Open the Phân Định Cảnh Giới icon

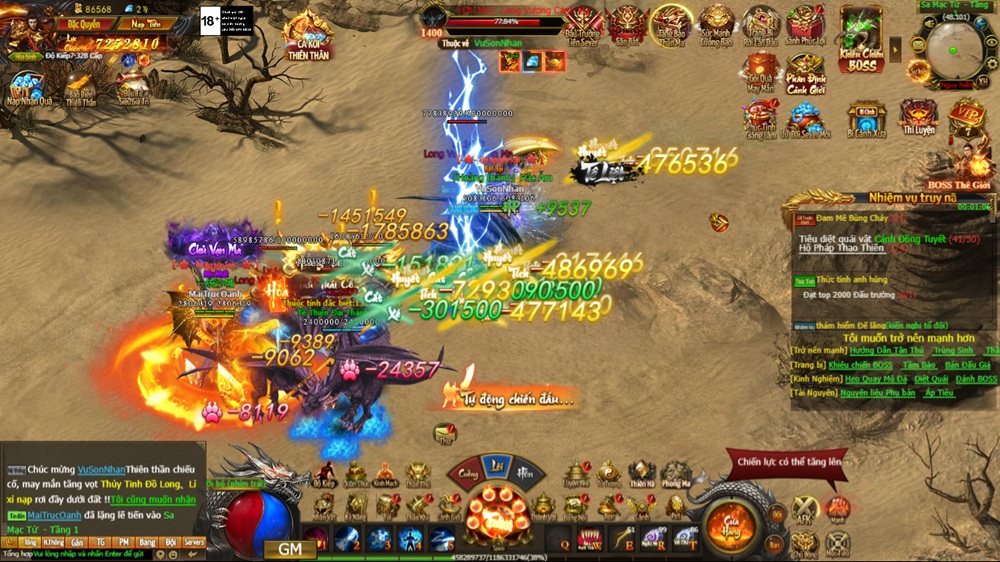tap(805, 73)
